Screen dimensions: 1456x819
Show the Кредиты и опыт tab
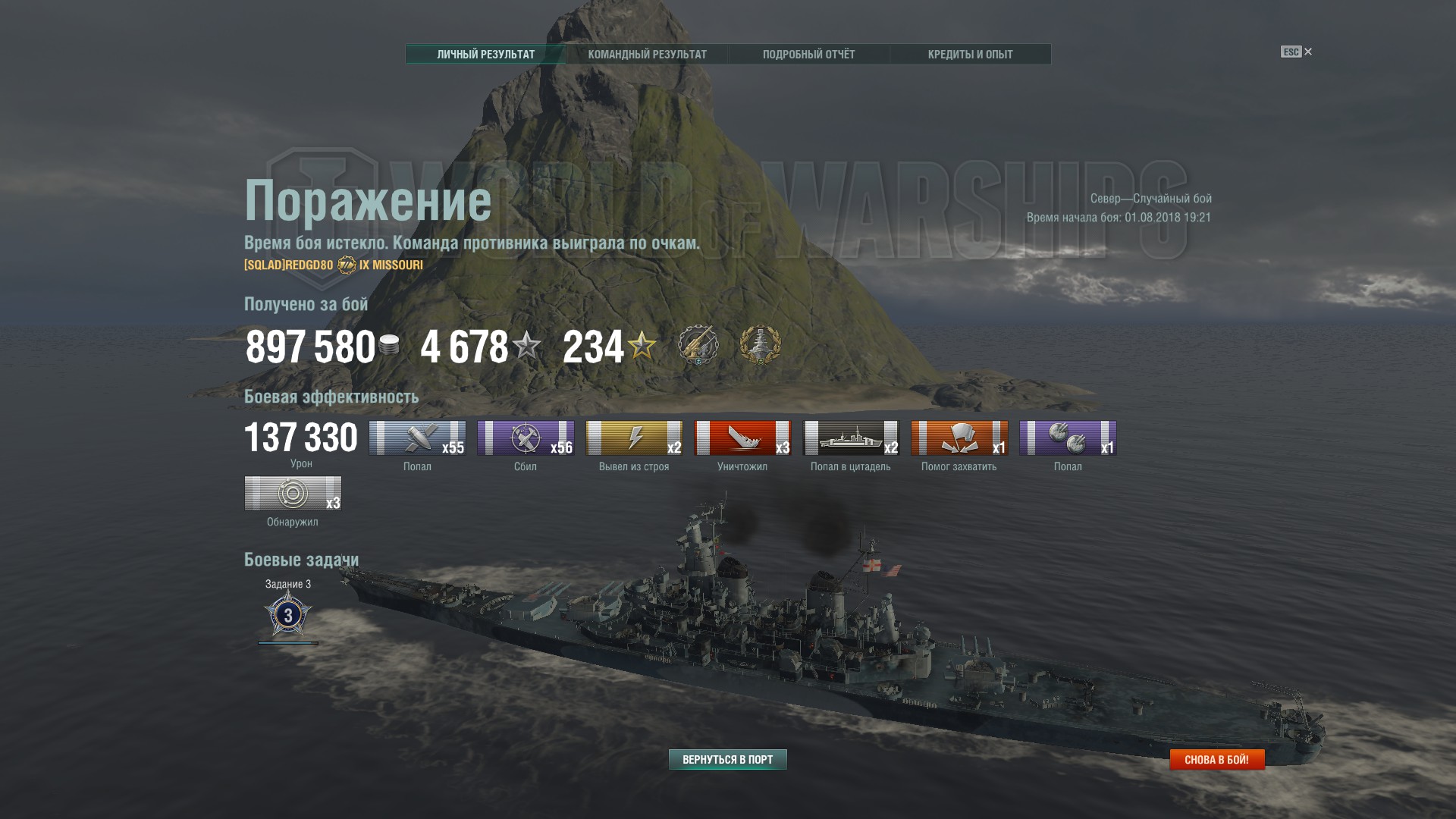point(970,55)
